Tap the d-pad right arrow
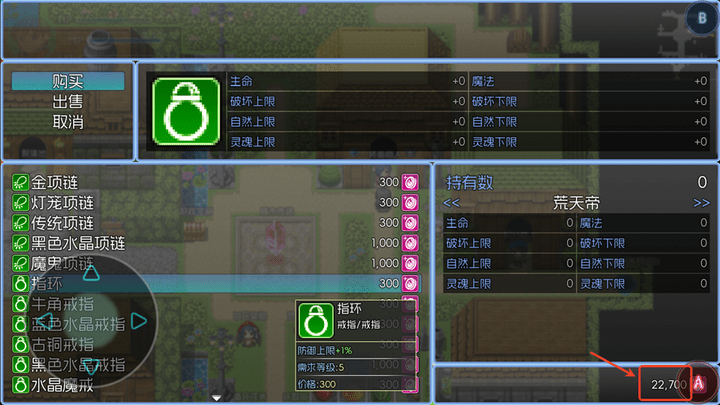Viewport: 720px width, 405px height. point(139,321)
